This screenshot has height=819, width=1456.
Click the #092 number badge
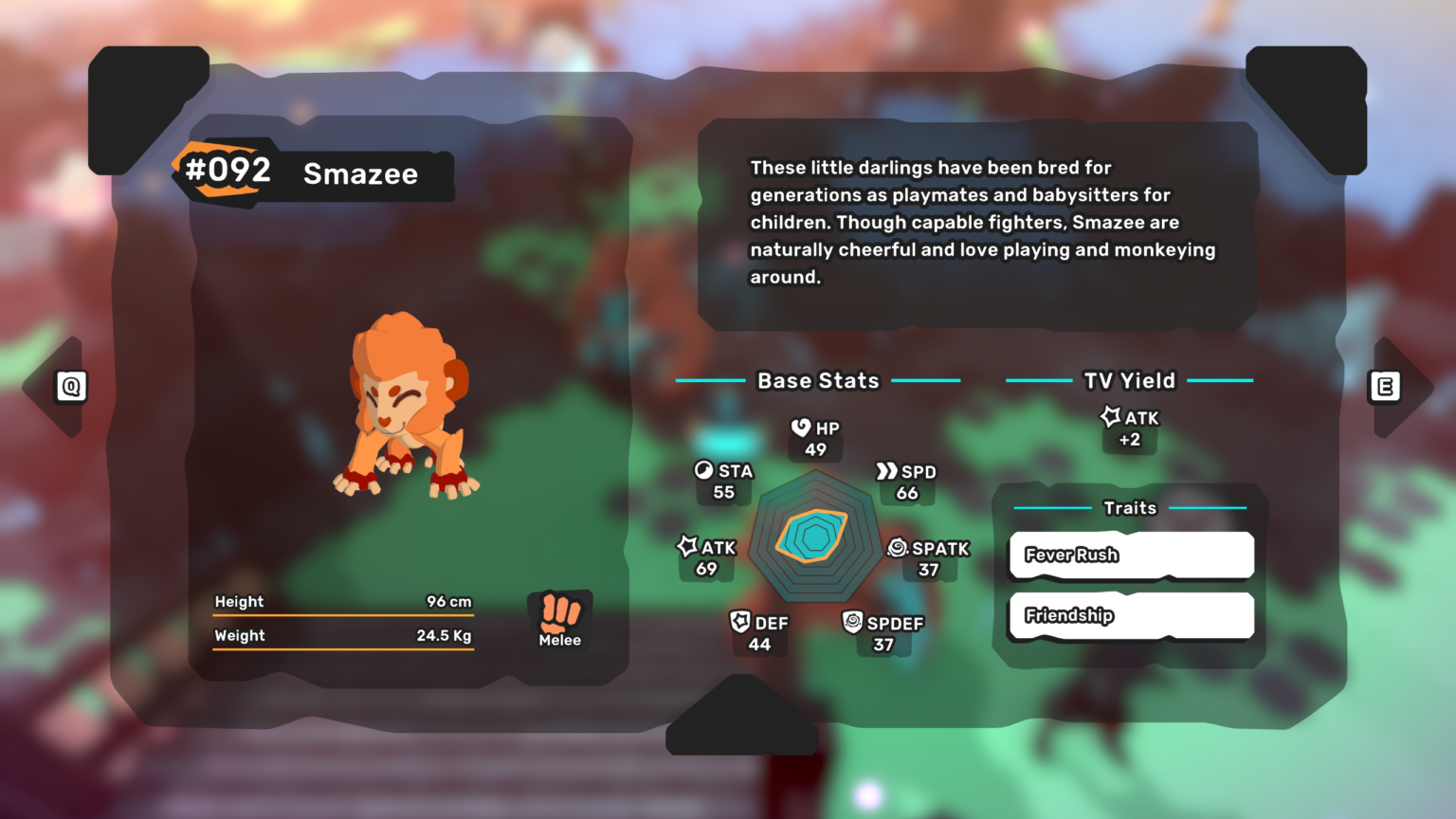point(227,172)
